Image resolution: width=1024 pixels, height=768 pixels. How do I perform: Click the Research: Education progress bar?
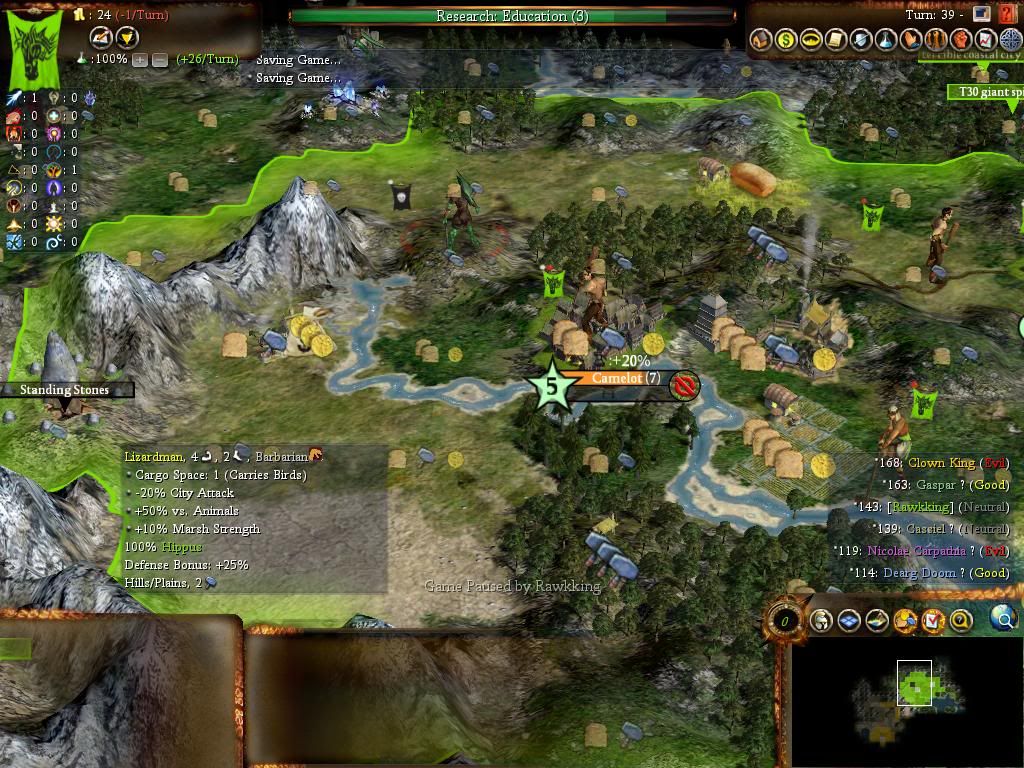click(511, 16)
